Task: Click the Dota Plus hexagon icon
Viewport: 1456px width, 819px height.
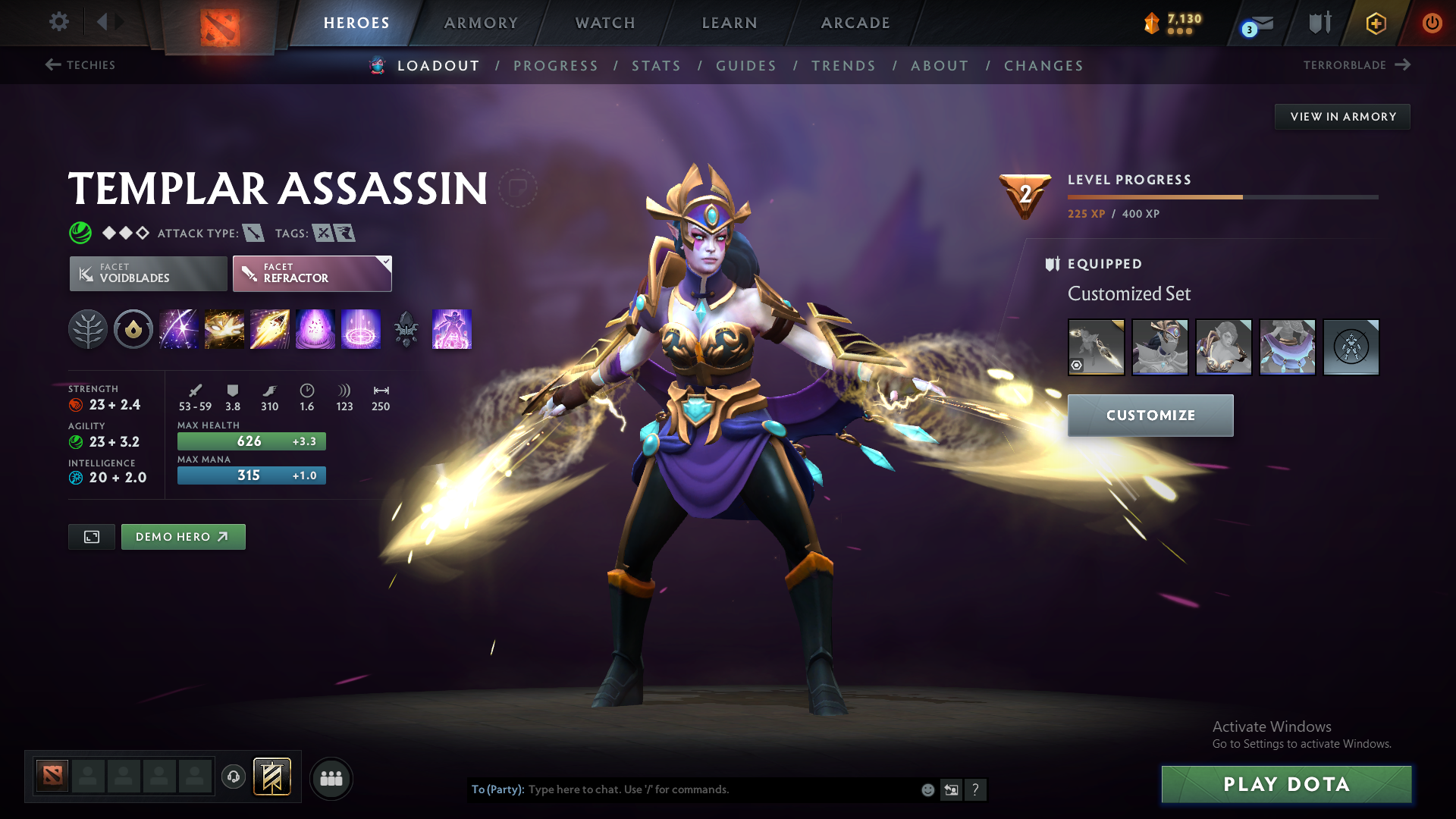Action: tap(1376, 23)
